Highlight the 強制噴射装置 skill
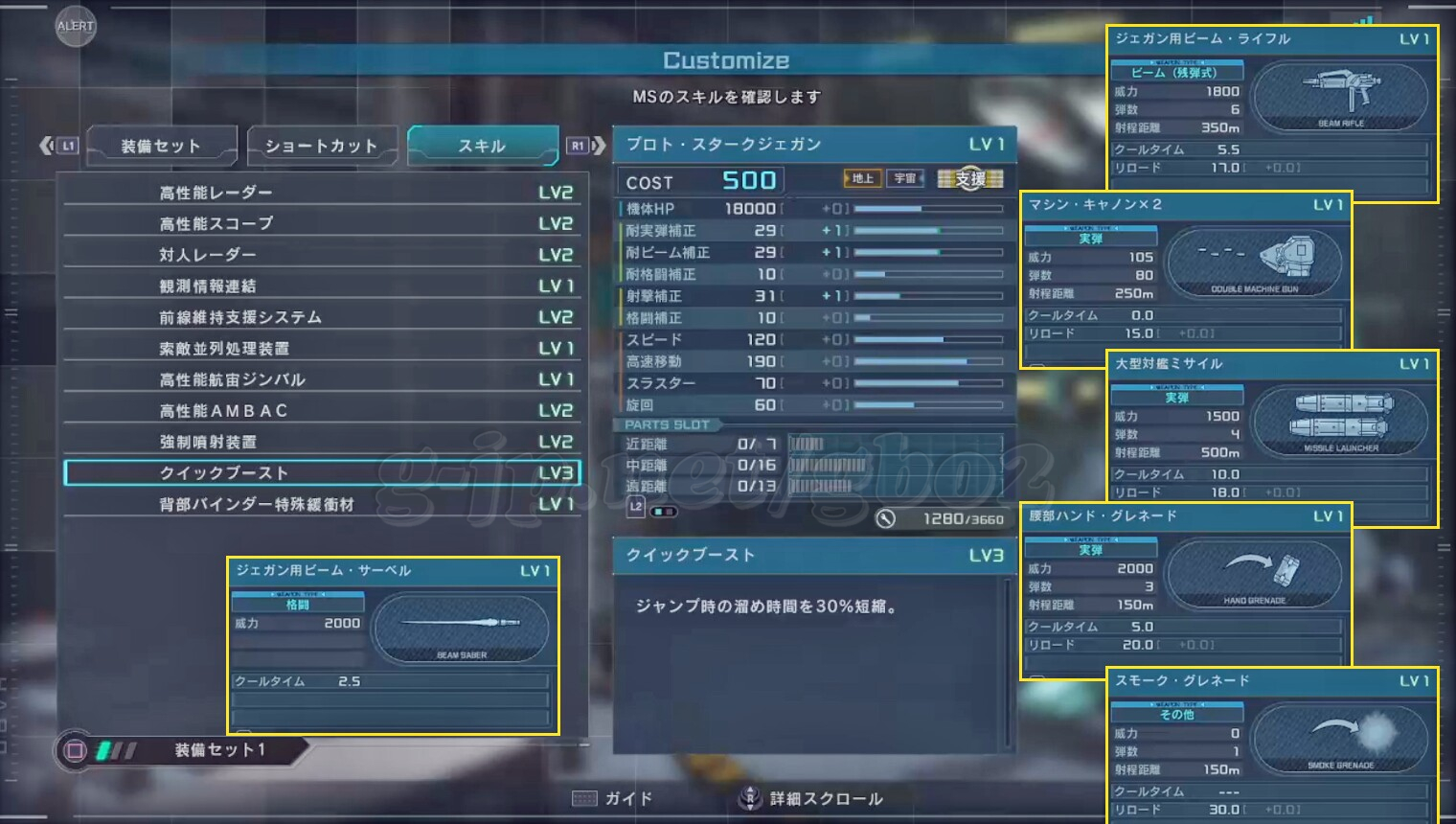Viewport: 1456px width, 824px height. coord(321,442)
